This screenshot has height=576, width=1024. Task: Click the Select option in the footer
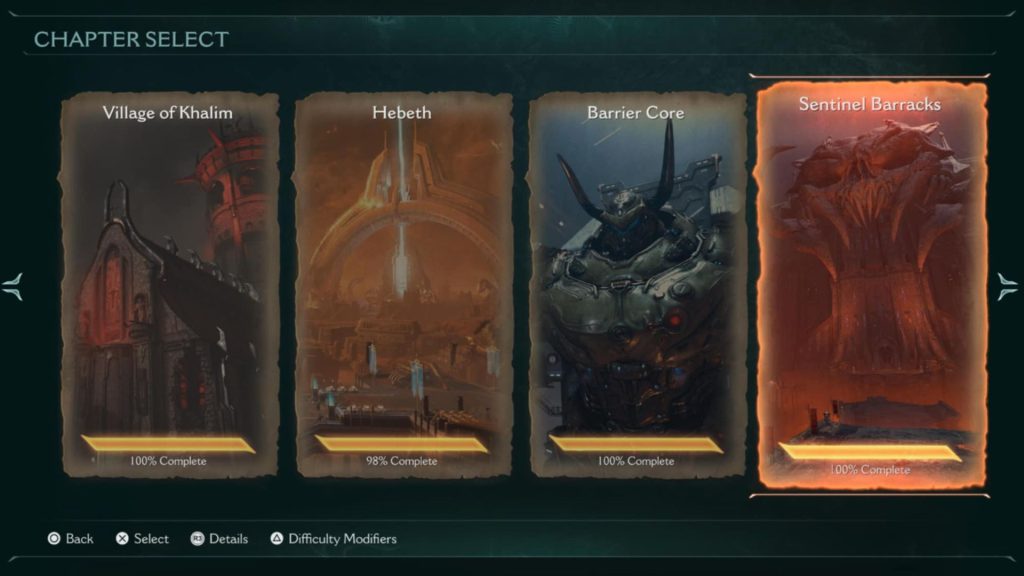tap(142, 539)
